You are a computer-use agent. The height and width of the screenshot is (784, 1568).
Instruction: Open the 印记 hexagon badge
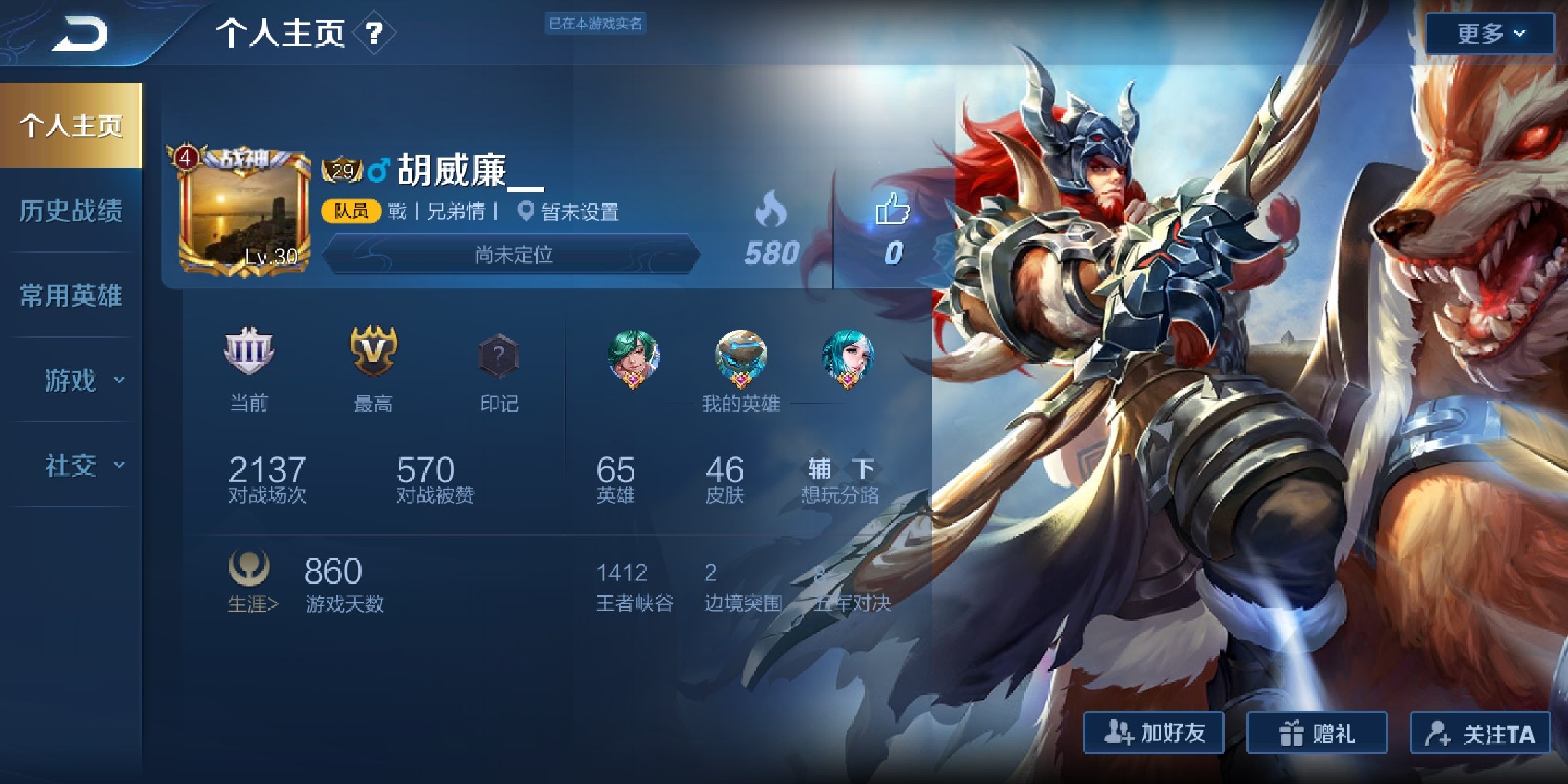[x=499, y=357]
